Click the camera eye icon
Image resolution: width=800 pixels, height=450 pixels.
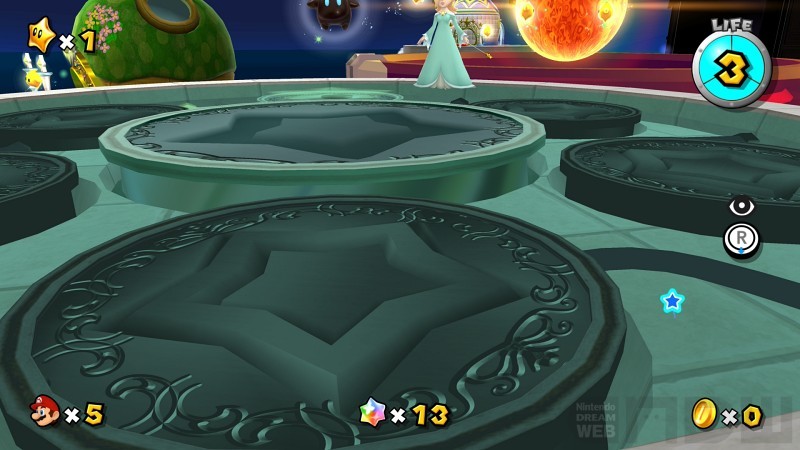(x=741, y=206)
